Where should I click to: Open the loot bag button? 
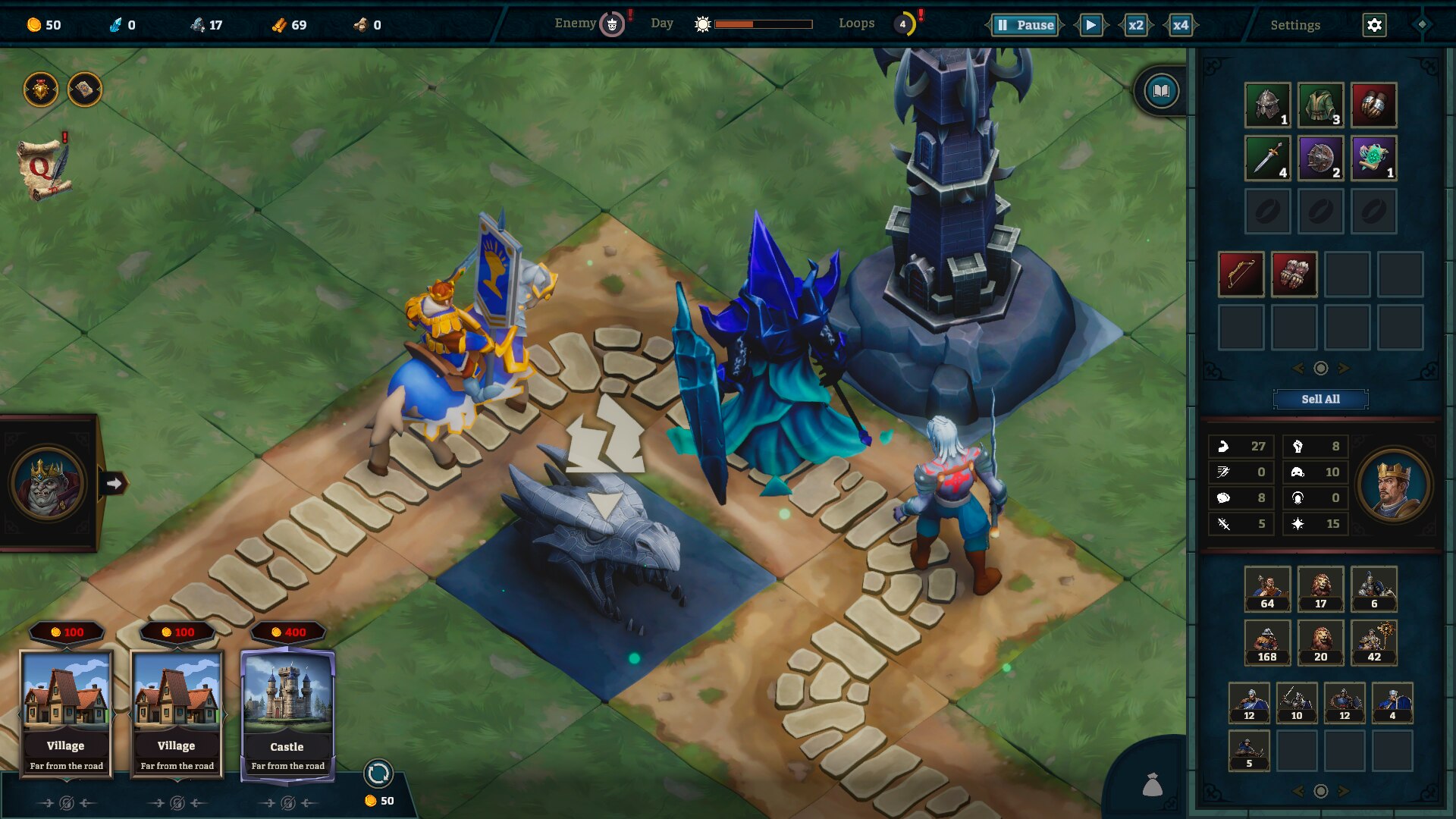click(x=1152, y=785)
